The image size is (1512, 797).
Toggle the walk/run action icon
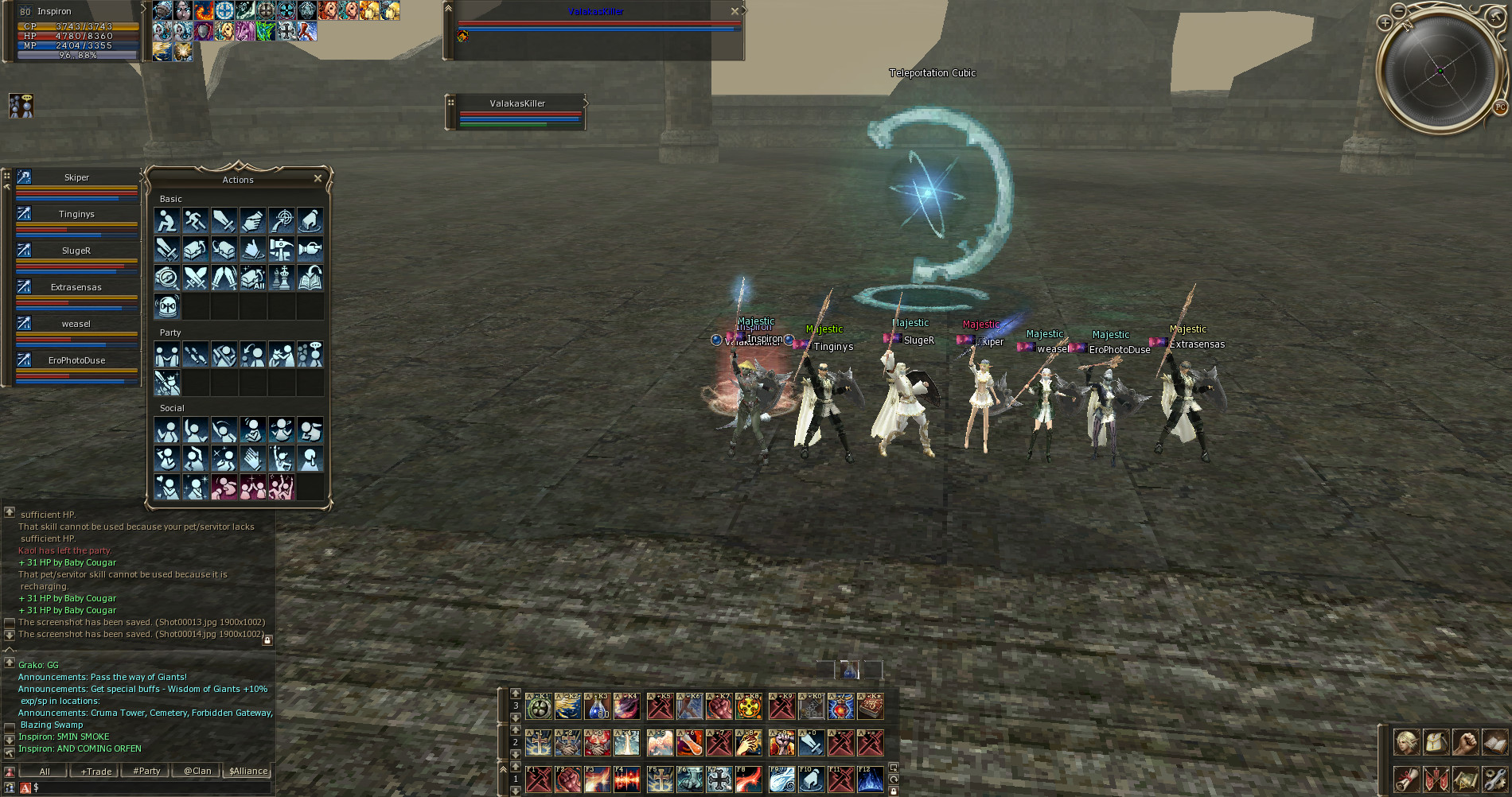click(195, 220)
